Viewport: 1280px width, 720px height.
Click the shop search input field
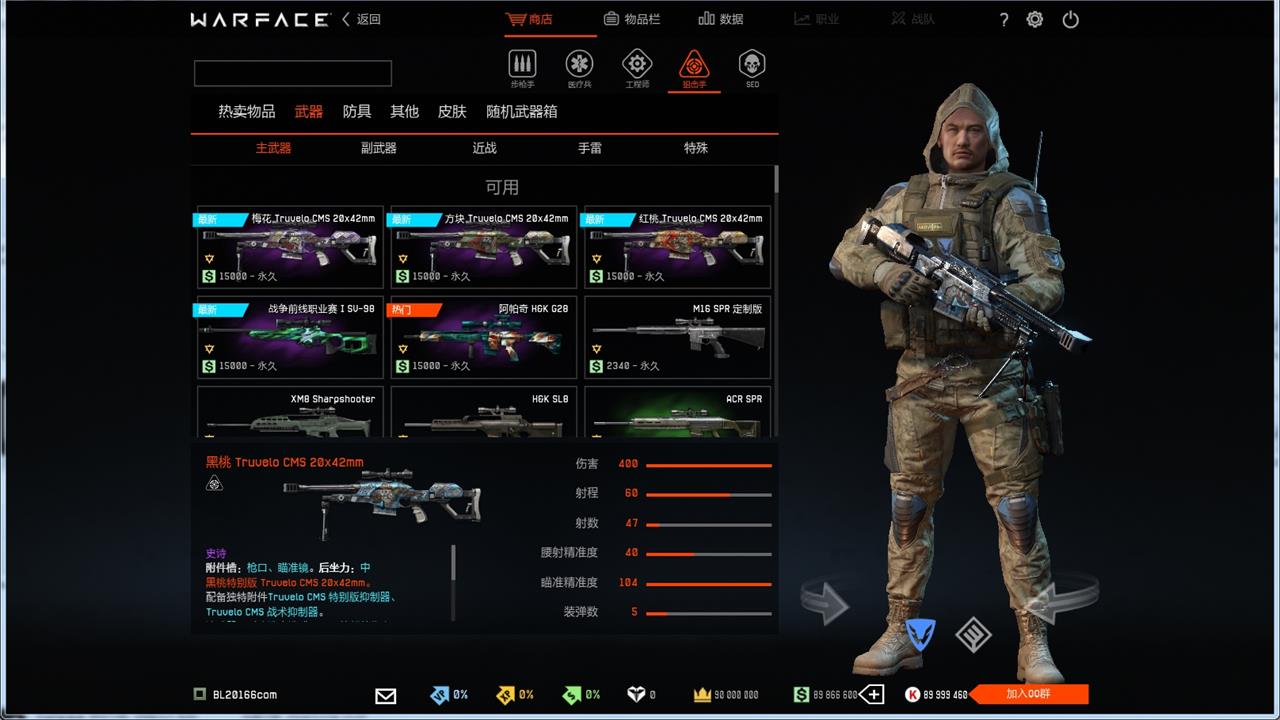click(x=293, y=73)
